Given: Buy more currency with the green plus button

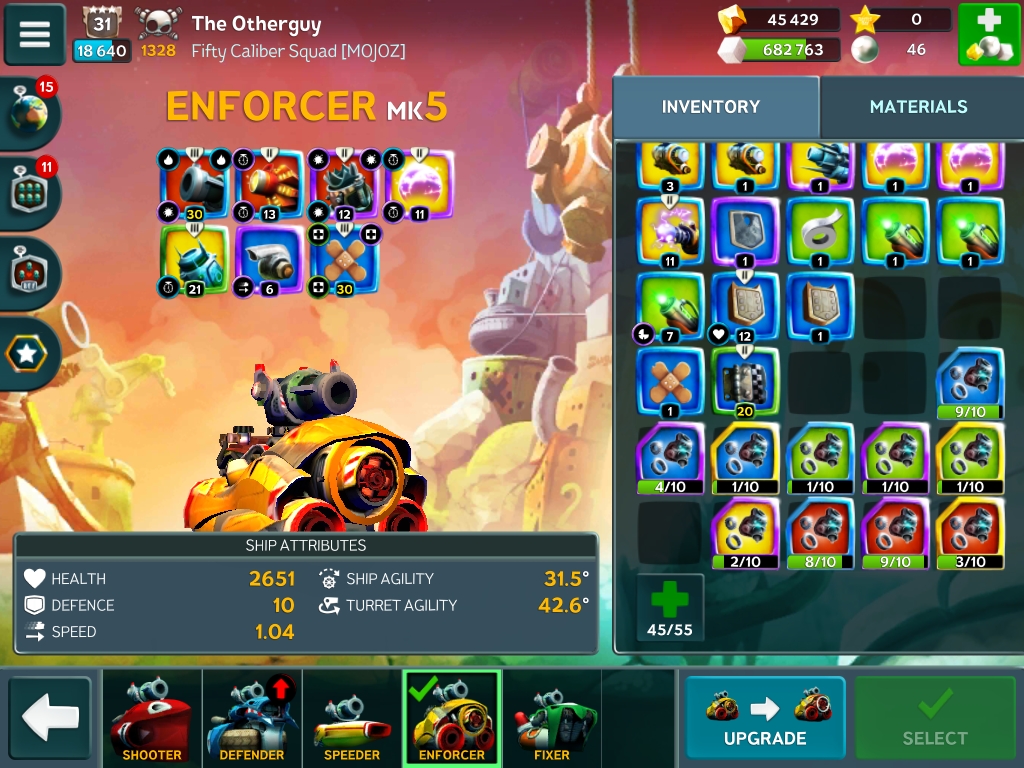Looking at the screenshot, I should pyautogui.click(x=989, y=35).
